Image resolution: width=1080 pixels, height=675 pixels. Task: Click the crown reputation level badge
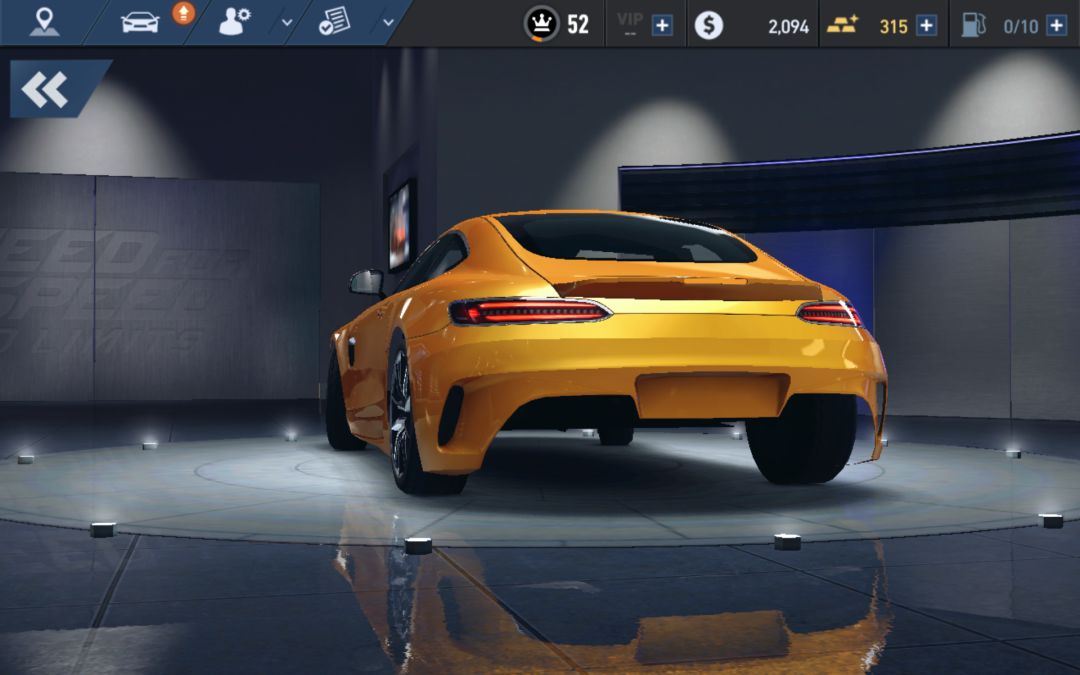(541, 24)
